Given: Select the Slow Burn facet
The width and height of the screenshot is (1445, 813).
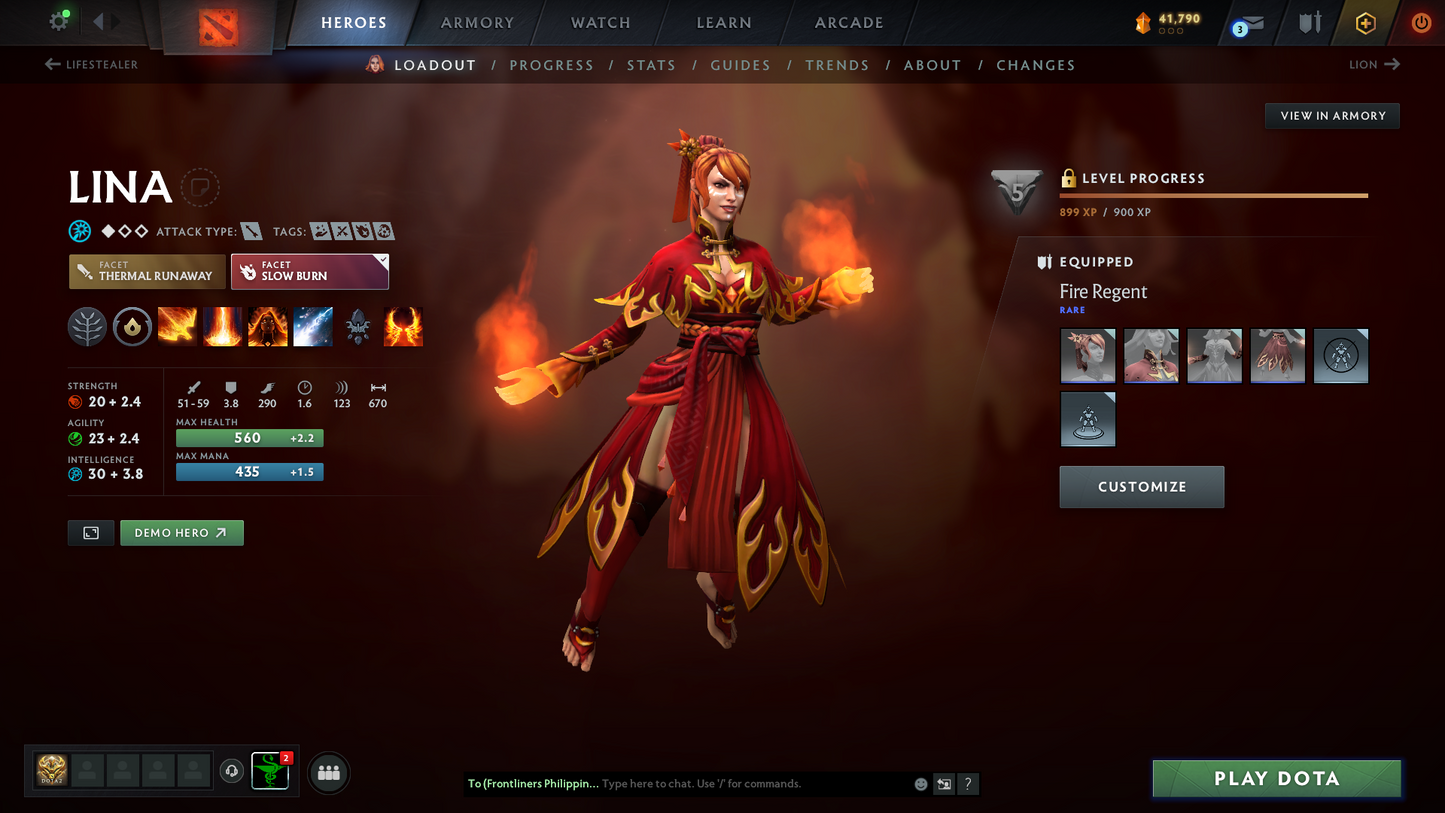Looking at the screenshot, I should [x=309, y=271].
